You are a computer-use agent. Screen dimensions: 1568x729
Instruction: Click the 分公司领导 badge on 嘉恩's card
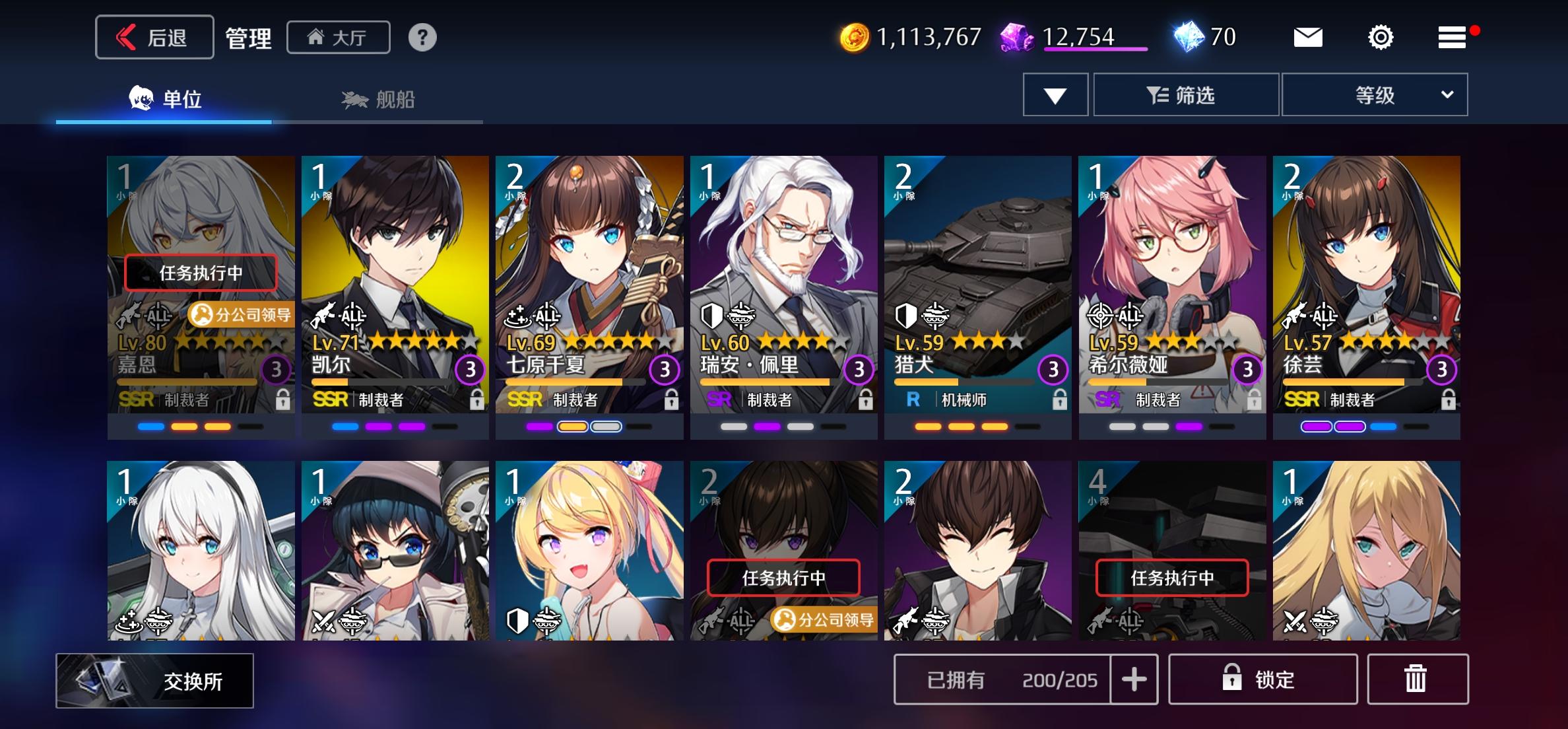[240, 316]
